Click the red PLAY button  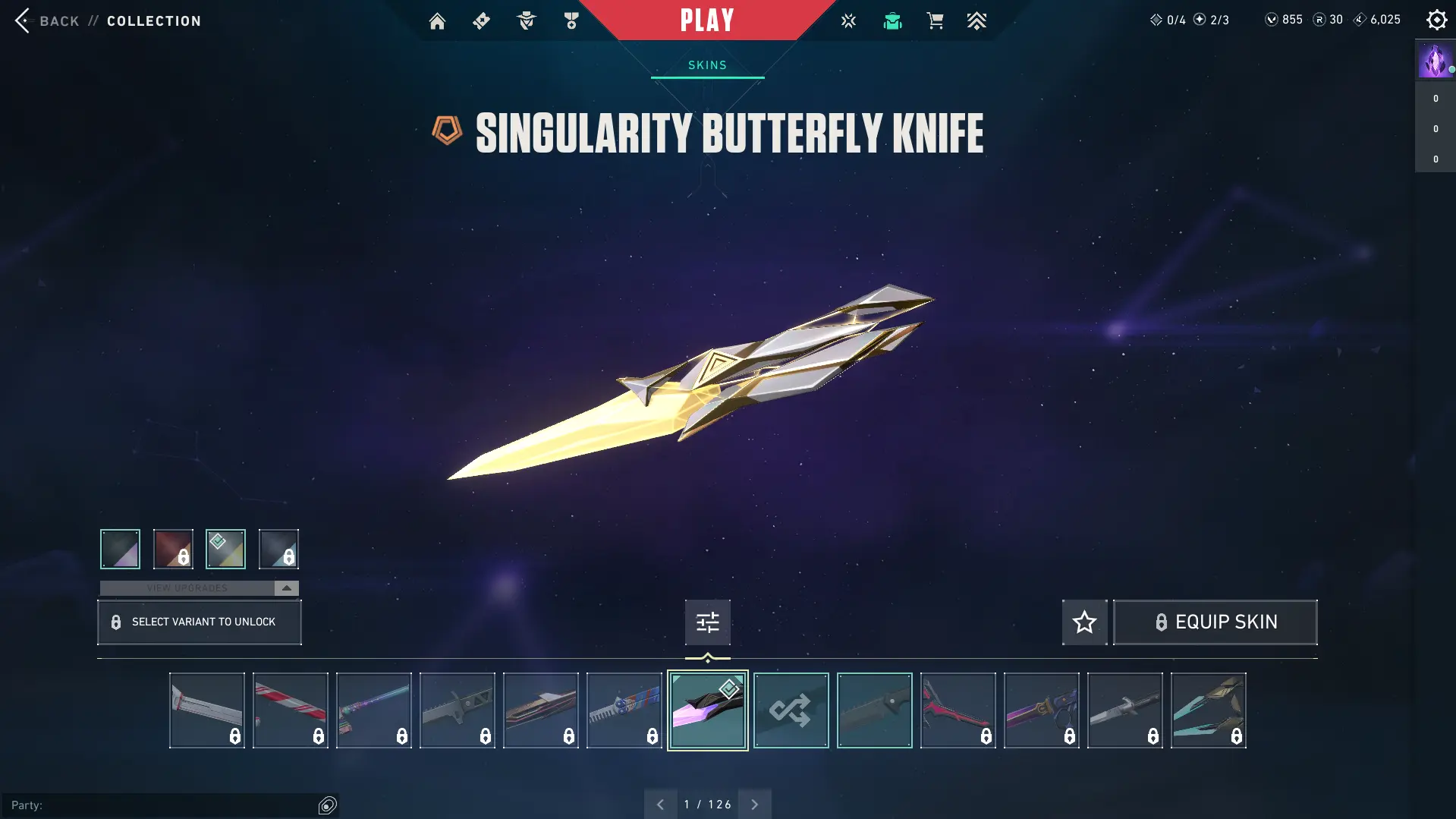pyautogui.click(x=706, y=20)
